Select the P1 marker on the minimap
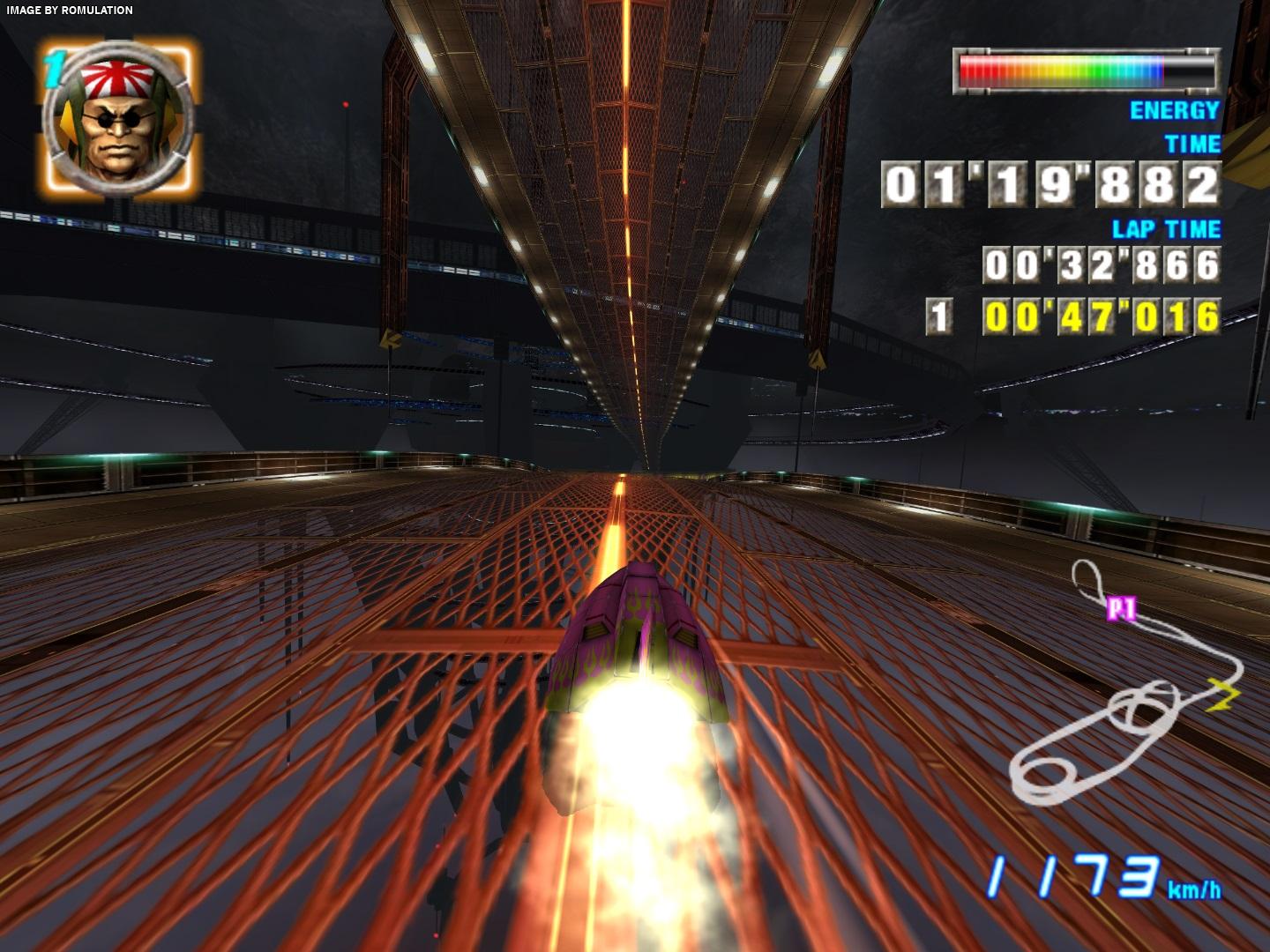The image size is (1270, 952). tap(1121, 609)
